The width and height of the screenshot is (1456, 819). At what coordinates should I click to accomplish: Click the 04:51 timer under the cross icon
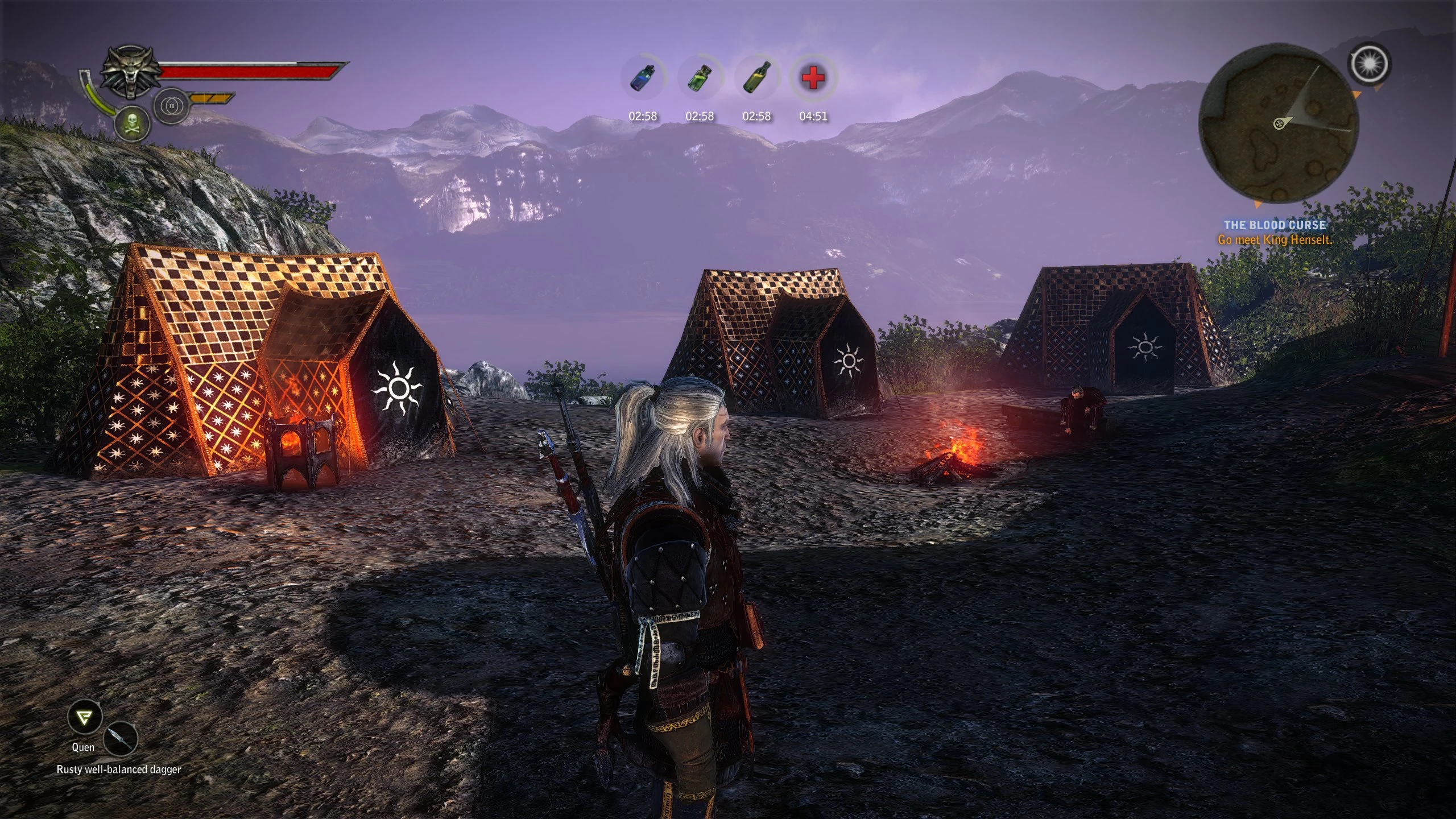pyautogui.click(x=812, y=116)
